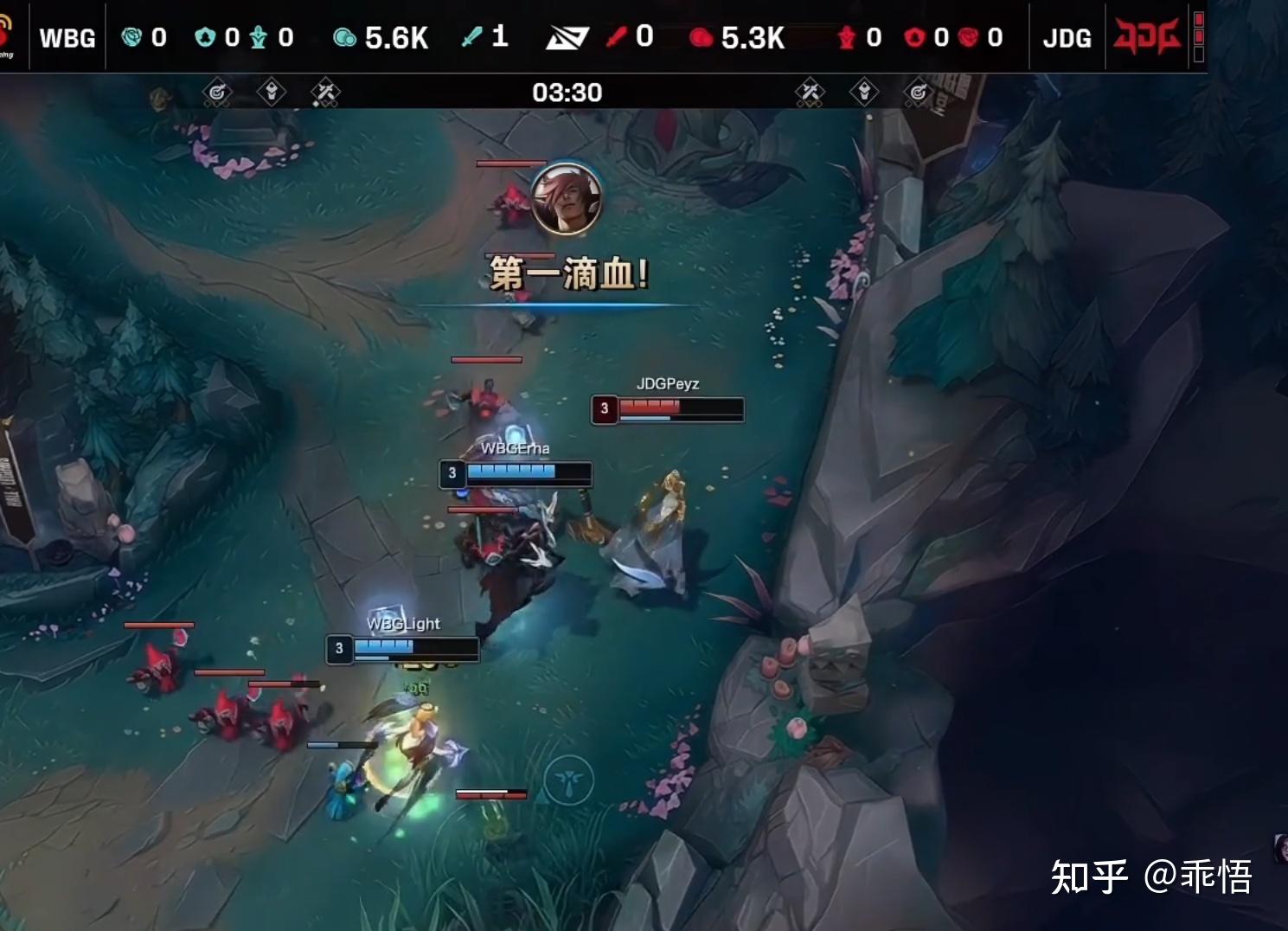Select JDG's turret objective diamond icon
The height and width of the screenshot is (931, 1288).
[x=863, y=92]
